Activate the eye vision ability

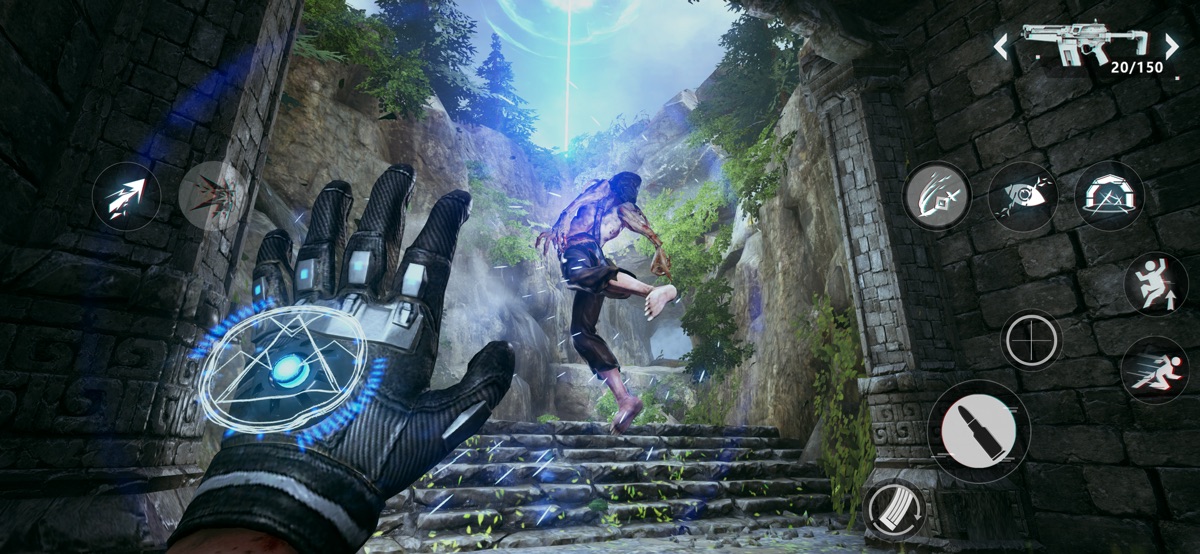tap(1023, 196)
